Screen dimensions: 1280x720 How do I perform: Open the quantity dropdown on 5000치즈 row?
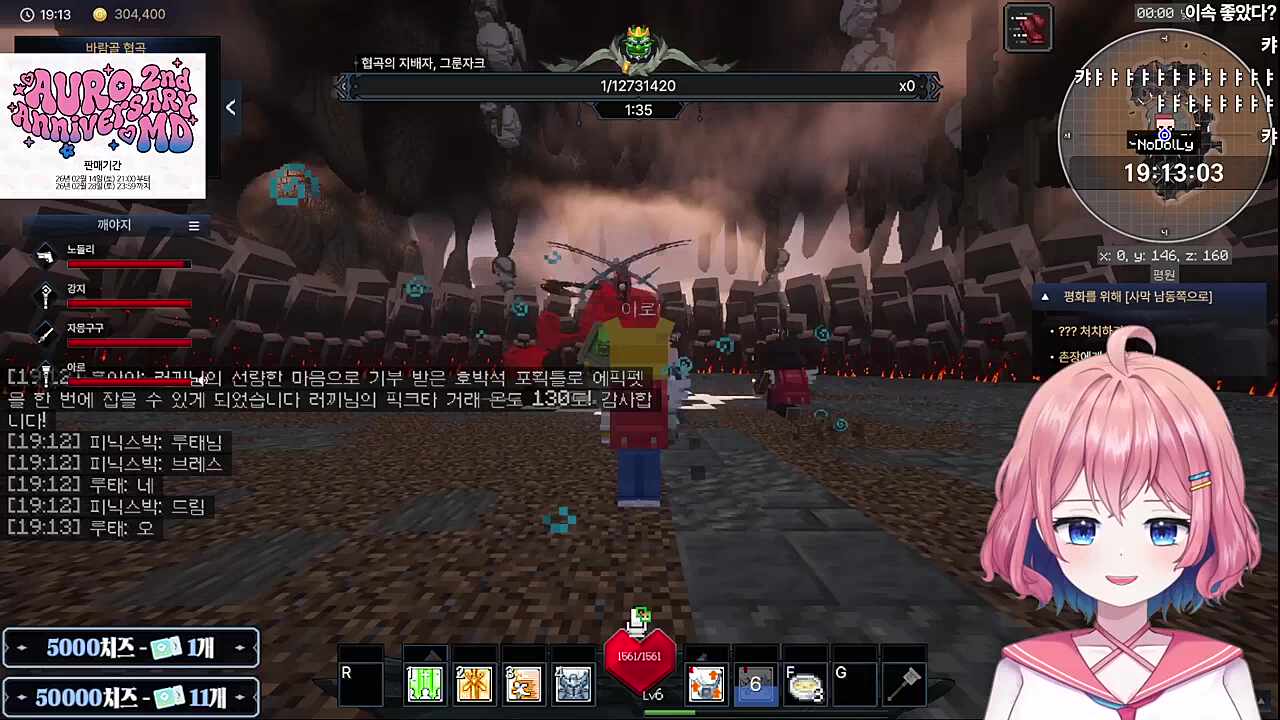[240, 648]
